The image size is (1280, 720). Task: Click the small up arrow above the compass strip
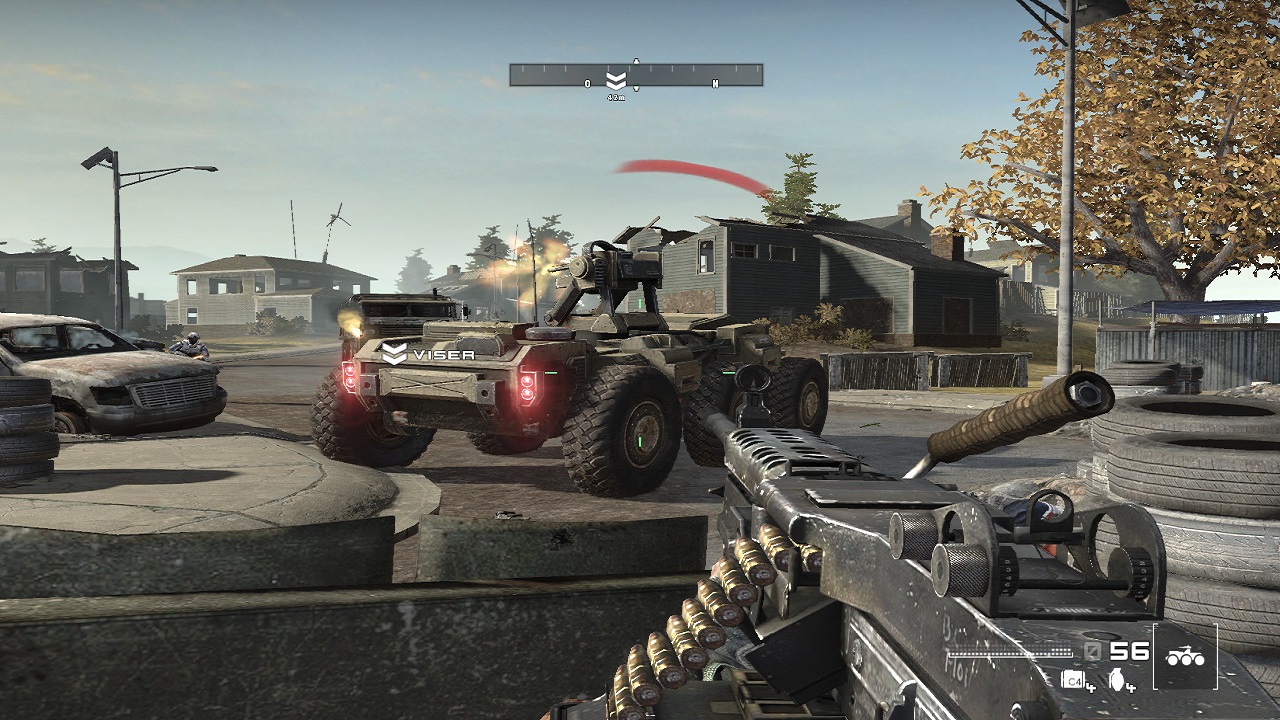pos(636,60)
